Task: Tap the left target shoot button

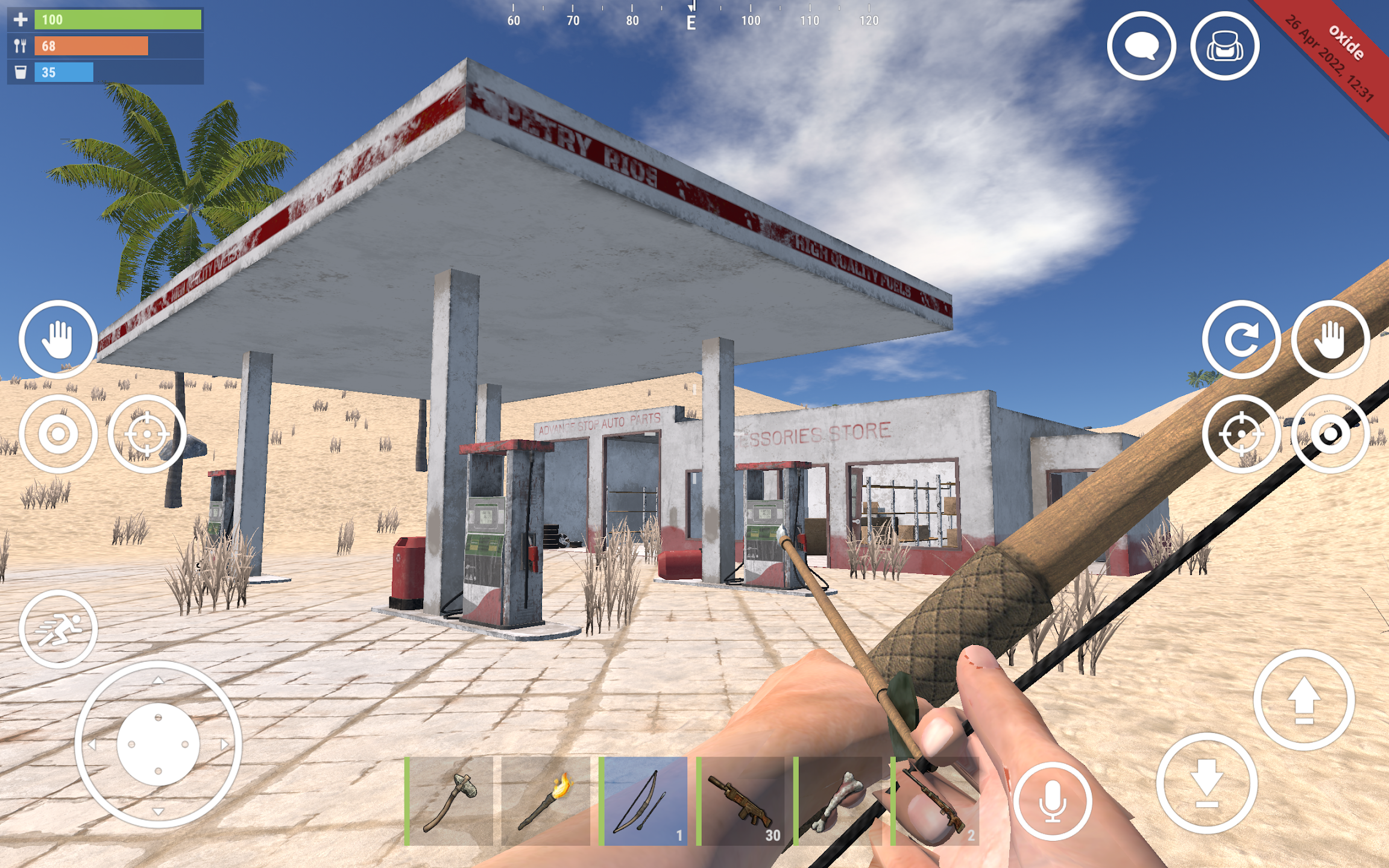Action: [147, 432]
